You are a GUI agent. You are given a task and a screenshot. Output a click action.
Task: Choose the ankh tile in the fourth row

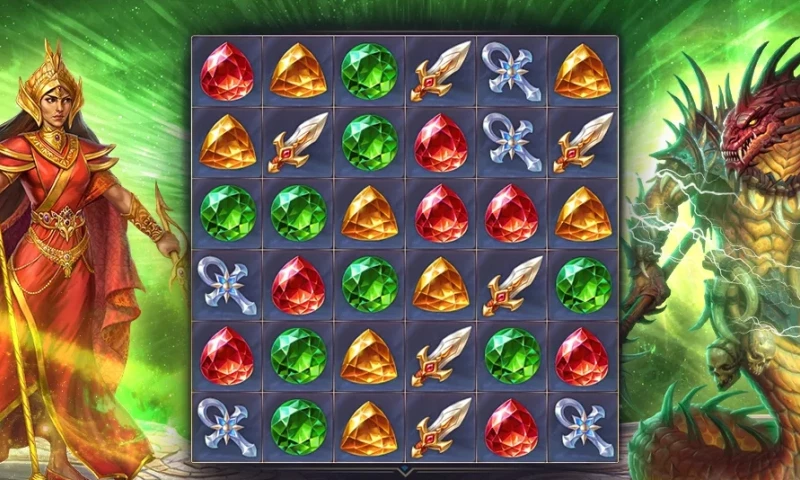tap(227, 285)
